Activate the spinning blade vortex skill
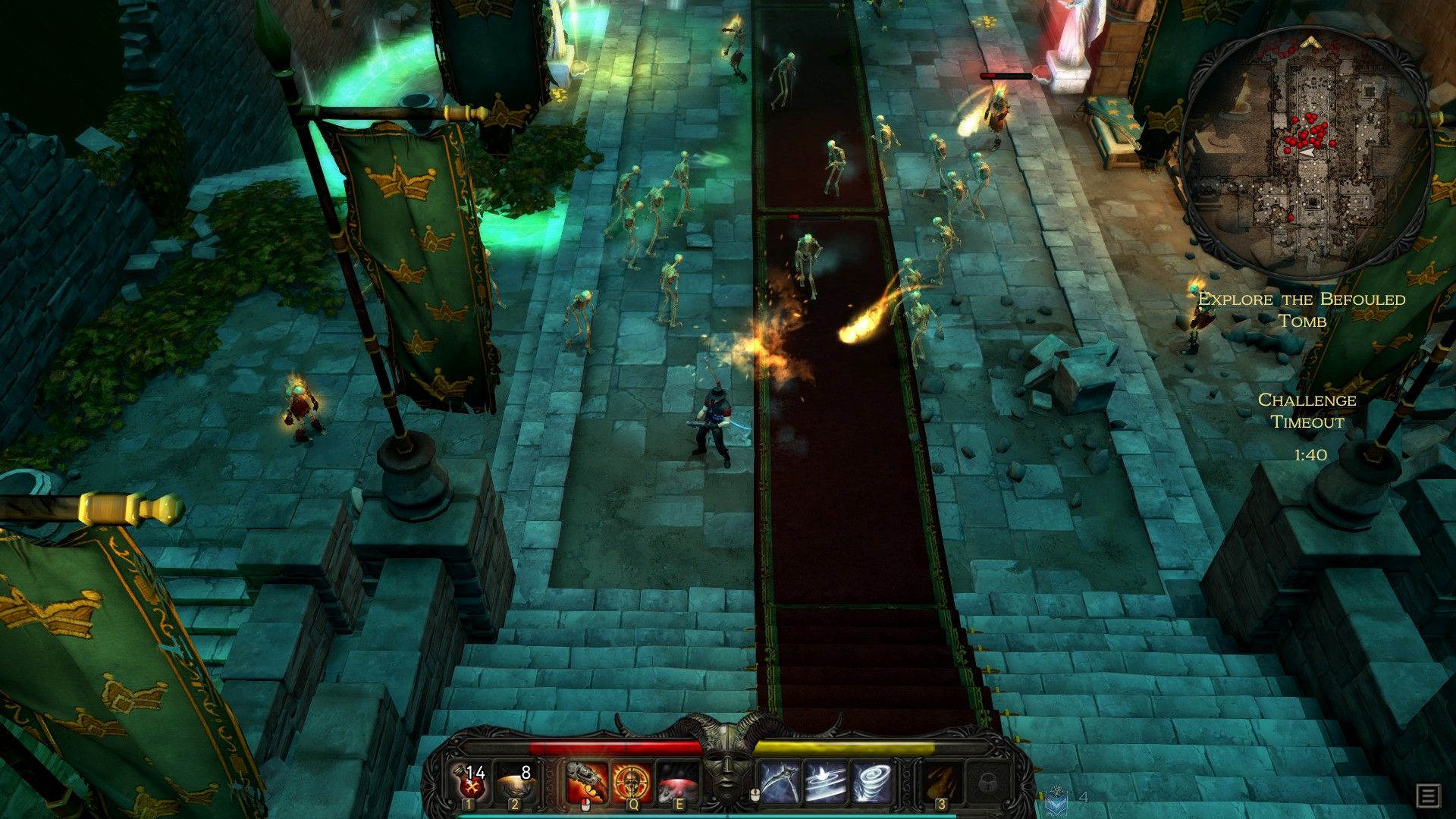 pyautogui.click(x=825, y=783)
